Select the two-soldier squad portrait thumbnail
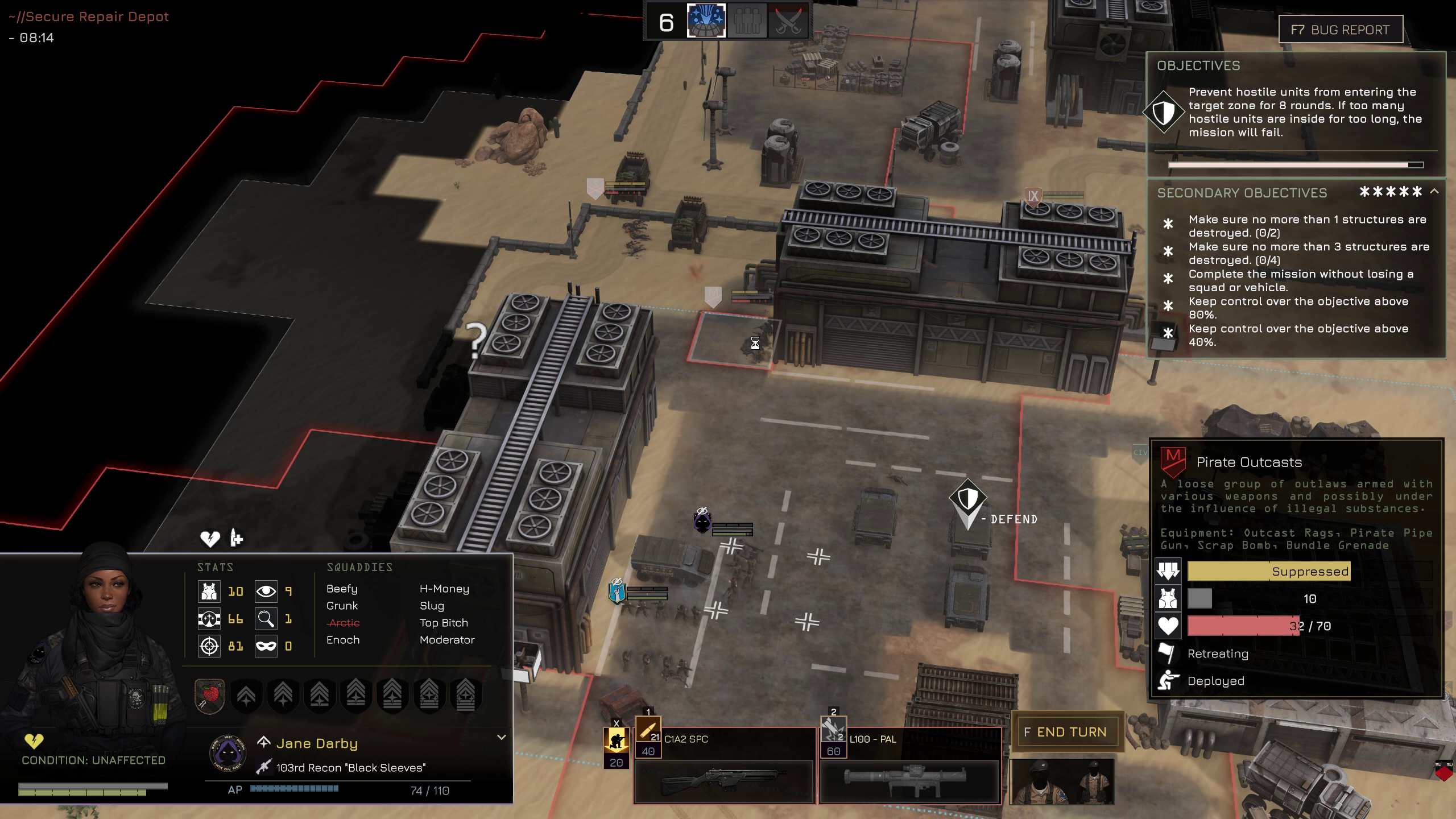The width and height of the screenshot is (1456, 819). [1061, 782]
